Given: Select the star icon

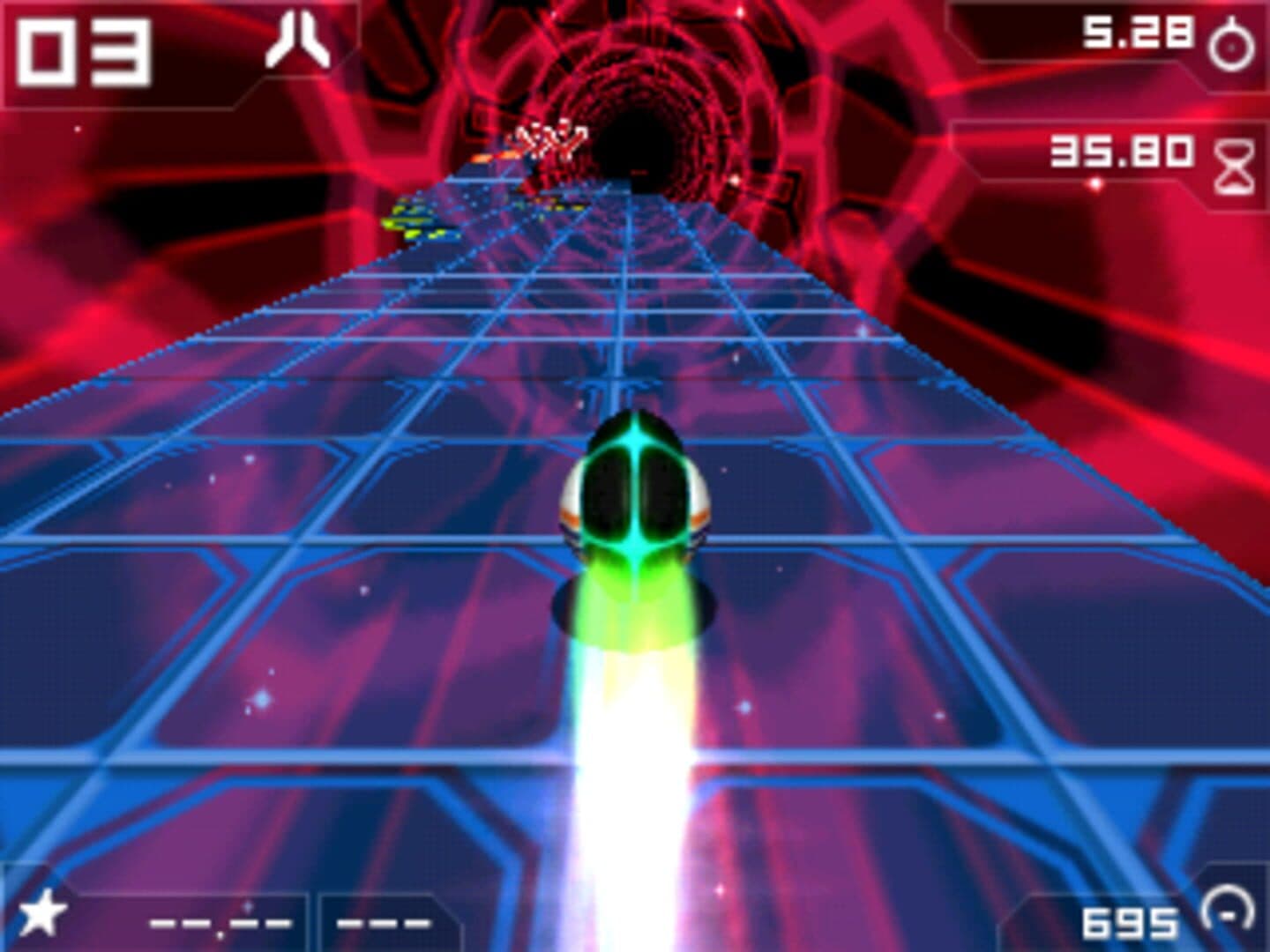Looking at the screenshot, I should coord(41,913).
